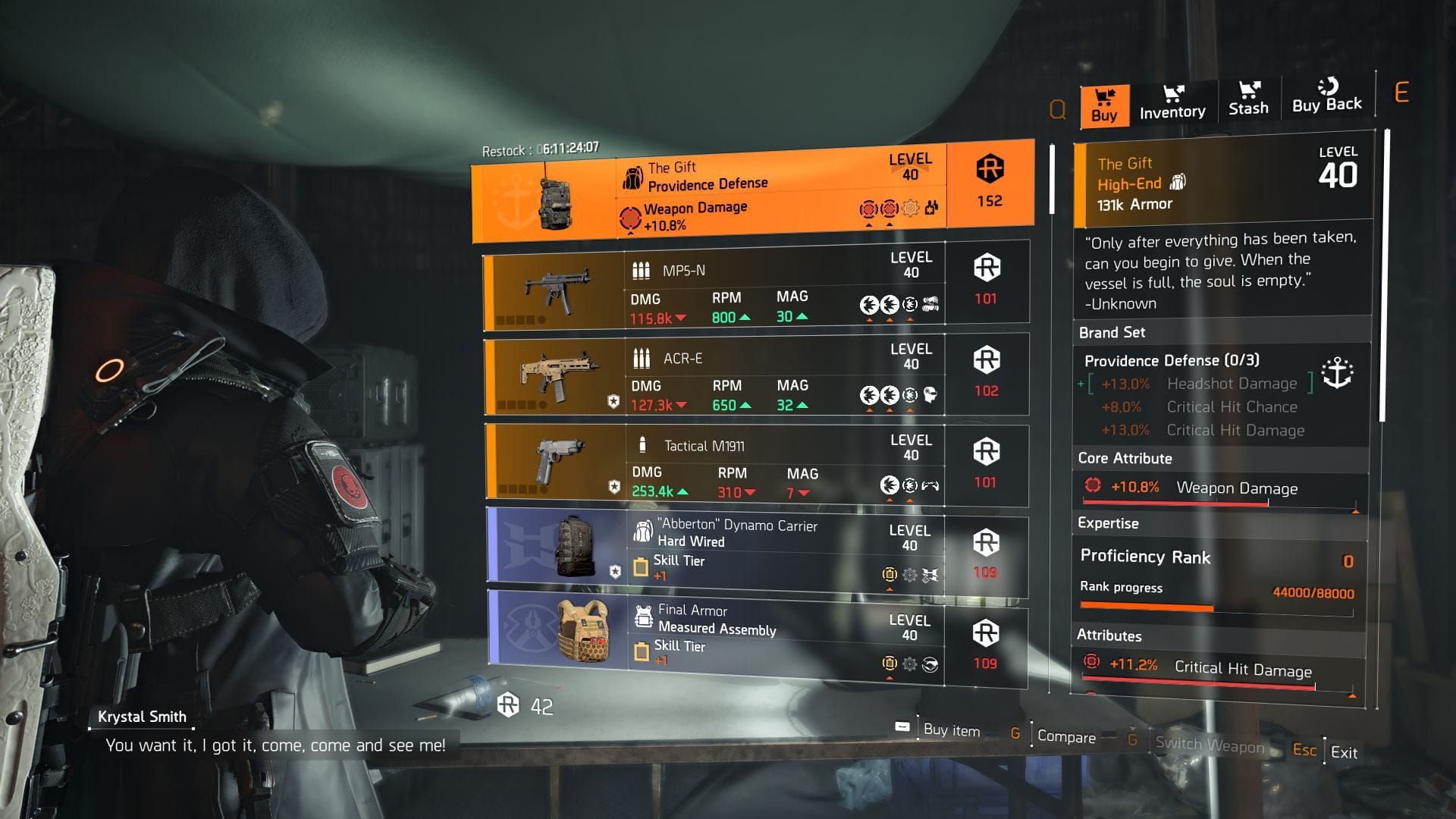Click the critical hit attribute icon on the MP5-N row
Screen dimensions: 1456x819
point(868,302)
